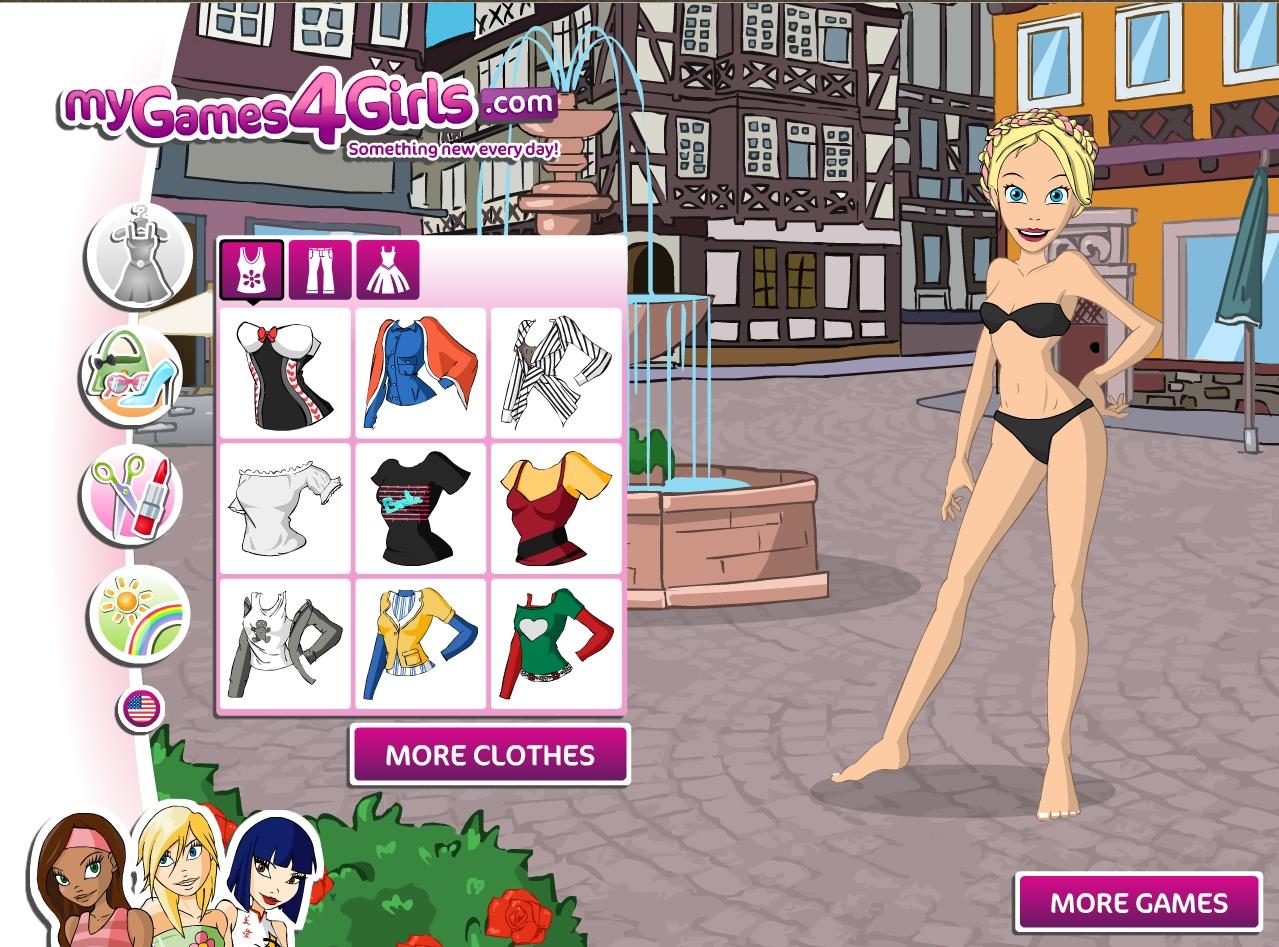This screenshot has width=1279, height=947.
Task: Choose the white tank with gray jacket
Action: tap(285, 643)
